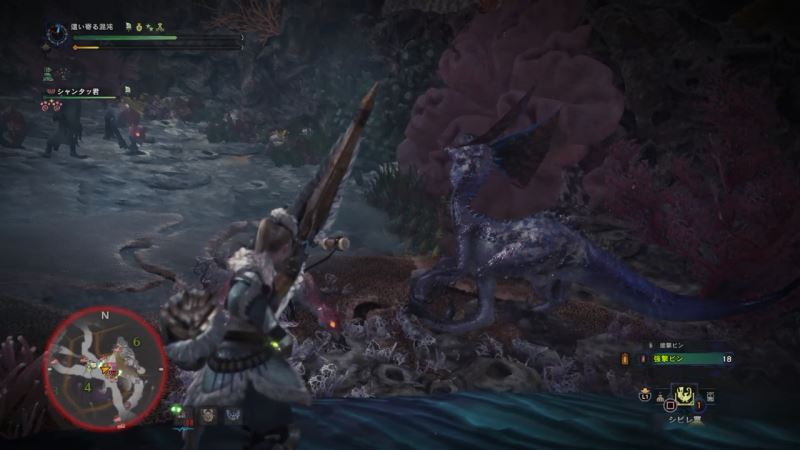The width and height of the screenshot is (800, 450).
Task: Click area 6 on the minimap
Action: click(136, 342)
